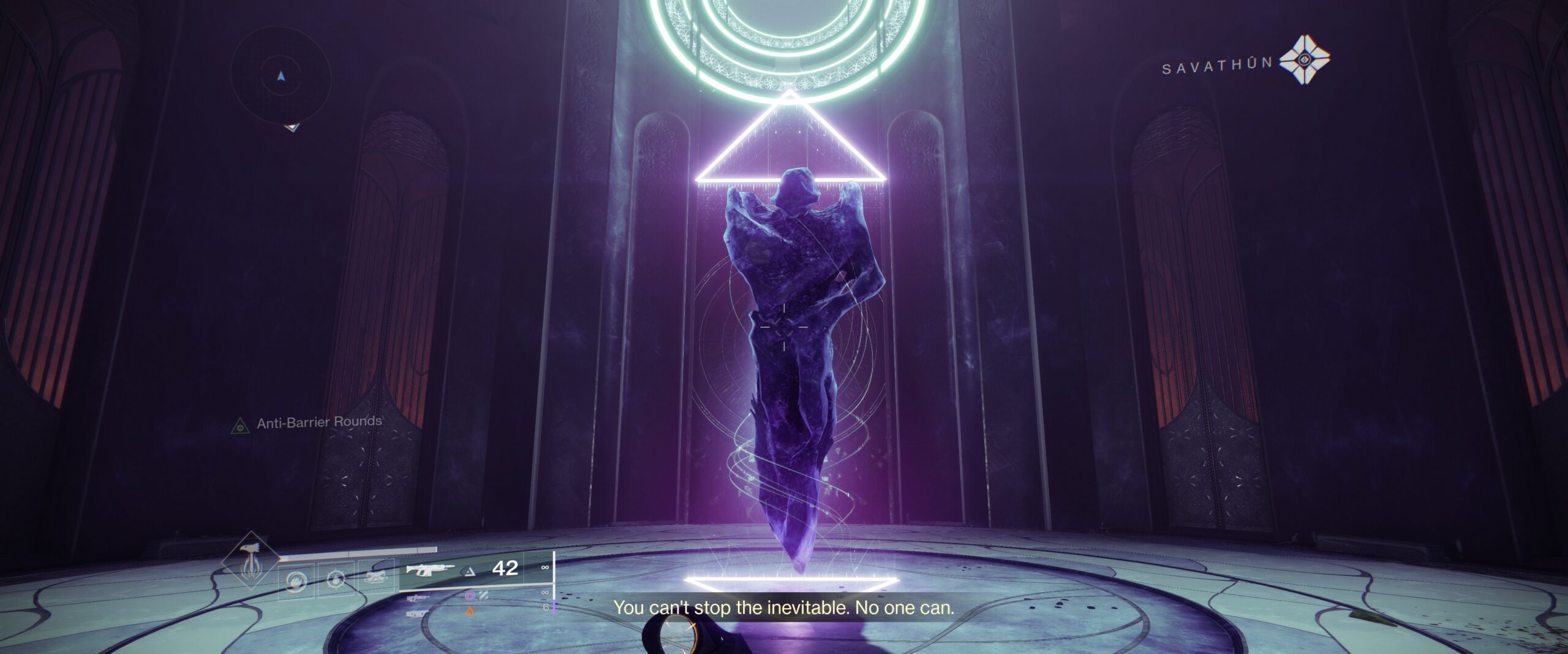Use the swirling grenade ability icon
Screen dimensions: 1568x654
[296, 579]
